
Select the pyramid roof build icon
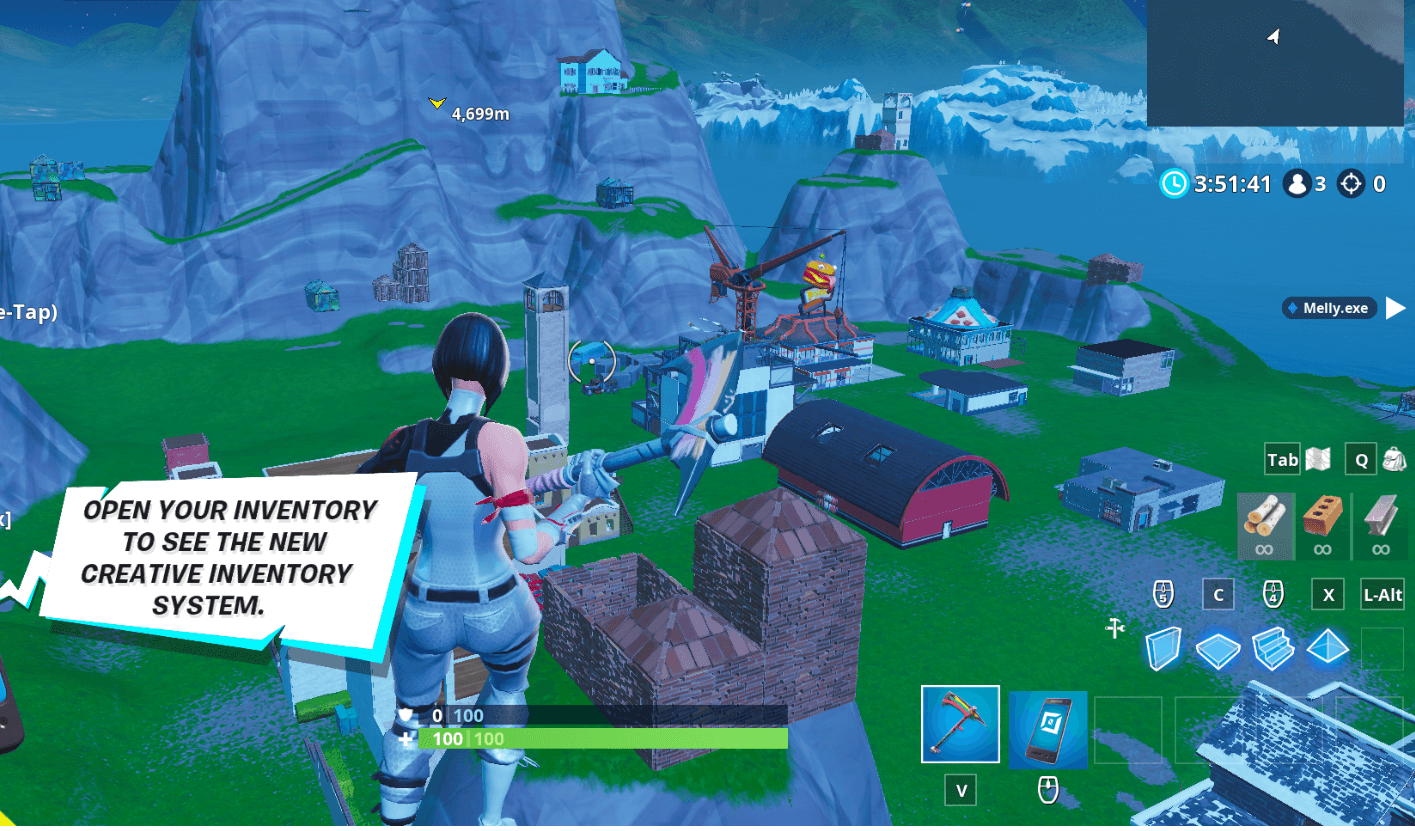pos(1328,648)
